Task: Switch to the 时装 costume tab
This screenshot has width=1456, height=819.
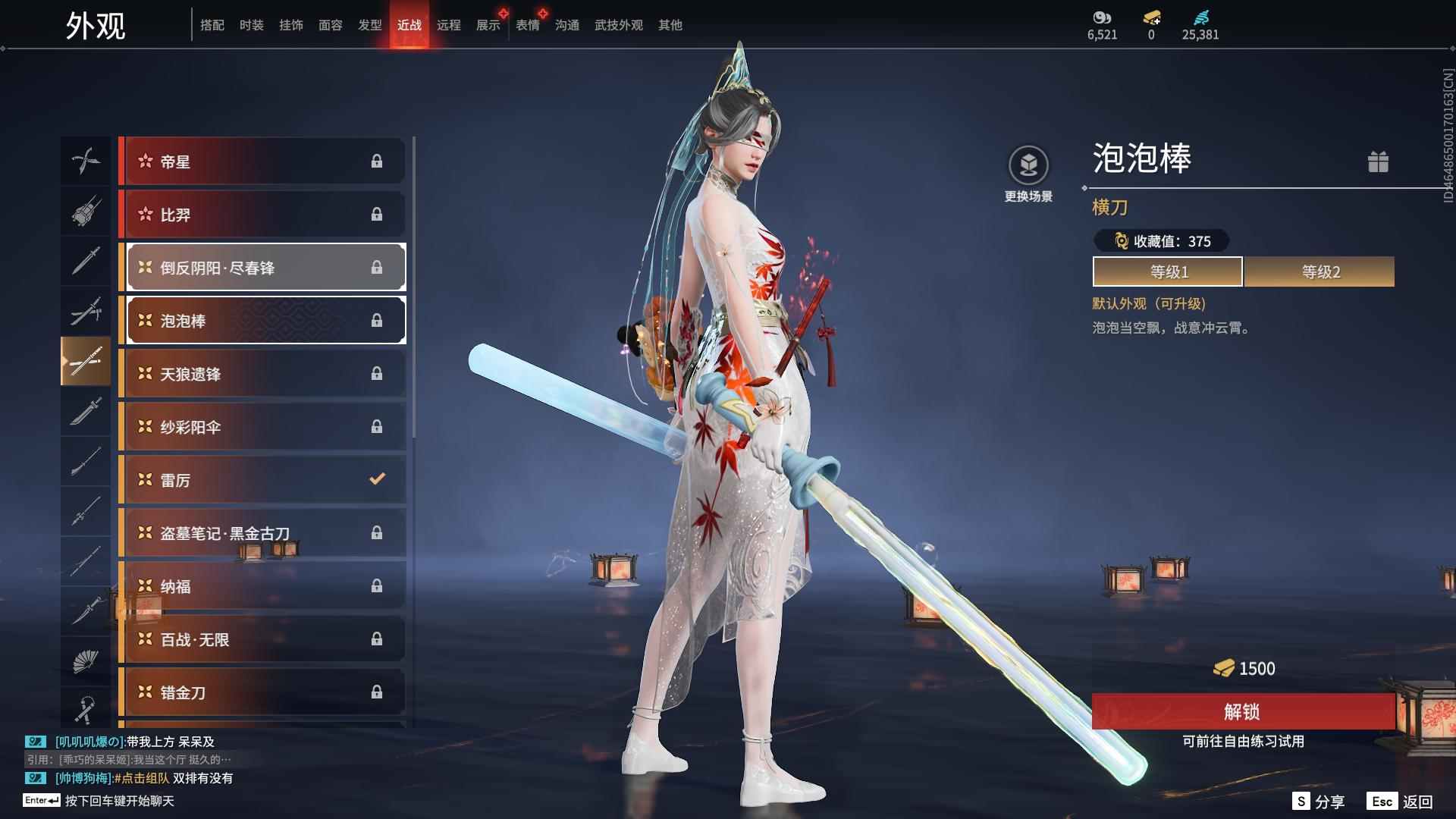Action: tap(252, 24)
